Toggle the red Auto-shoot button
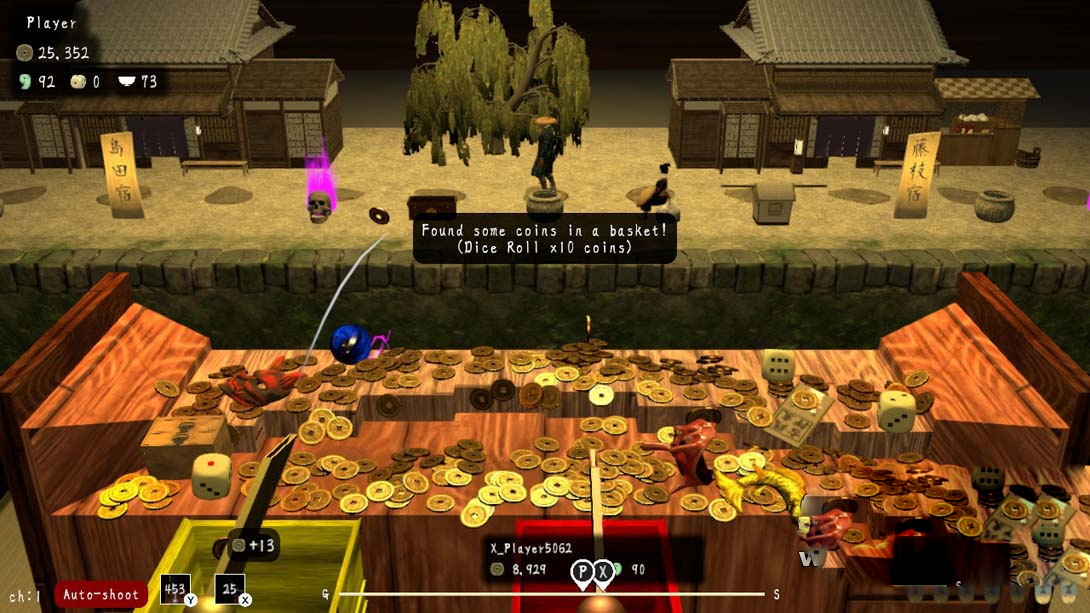The height and width of the screenshot is (613, 1090). click(x=101, y=594)
